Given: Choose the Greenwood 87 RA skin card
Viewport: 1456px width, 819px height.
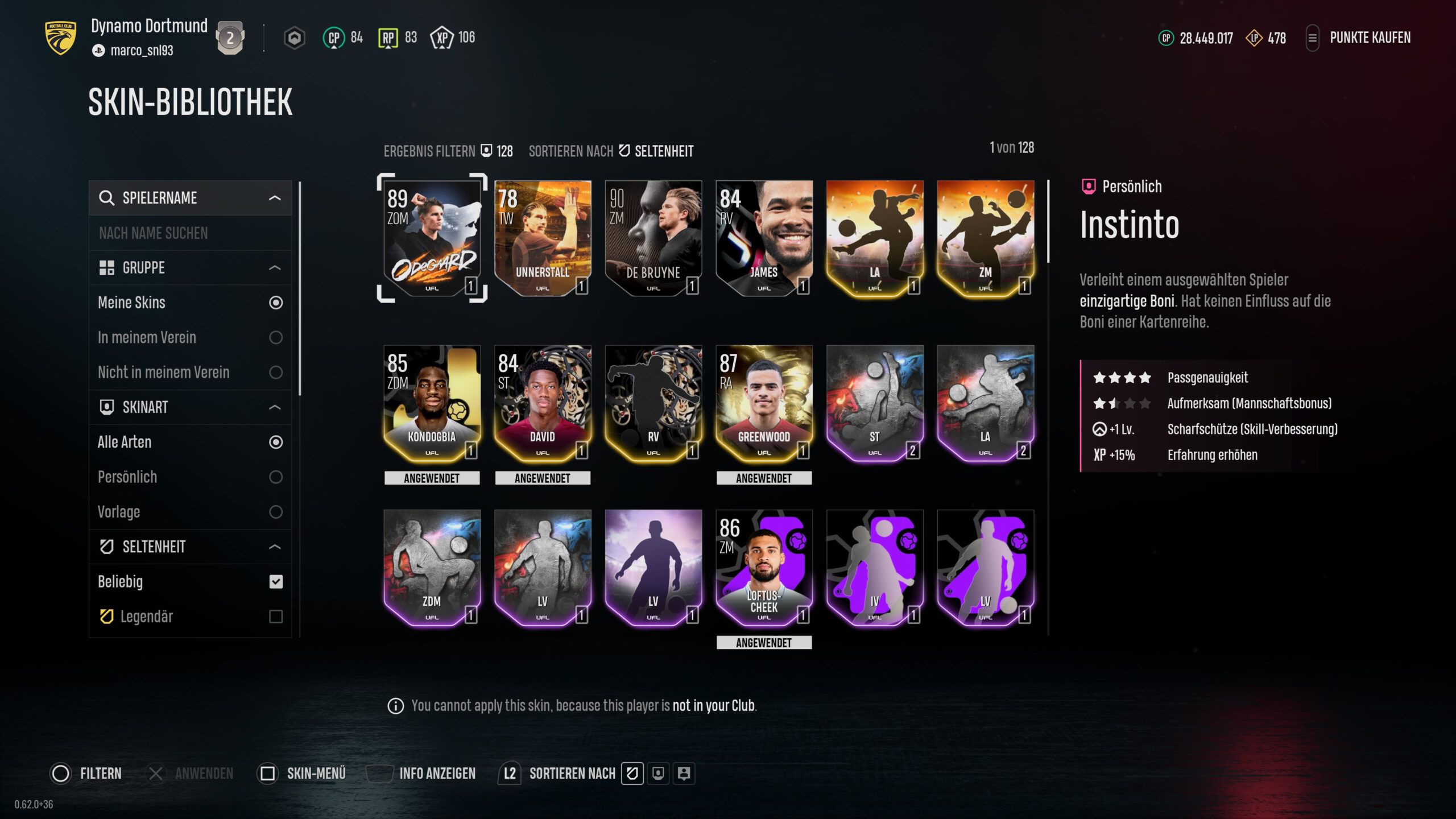Looking at the screenshot, I should pyautogui.click(x=764, y=403).
